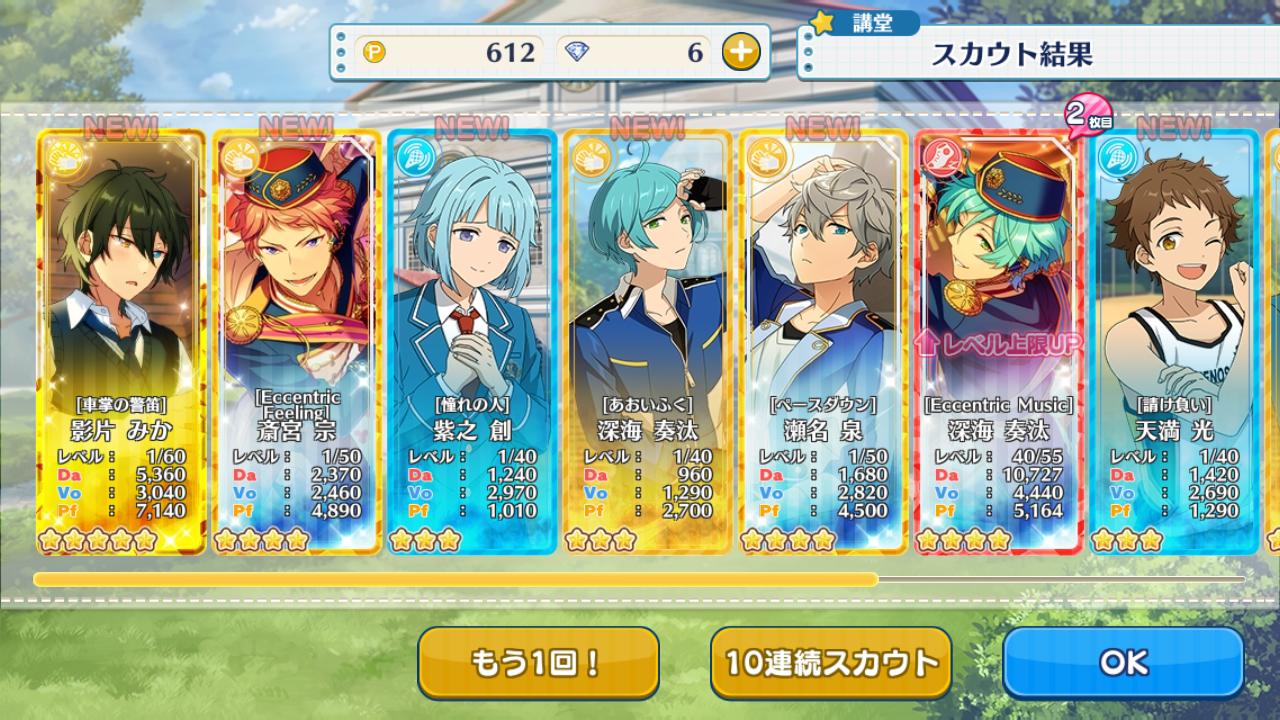
Task: Add diamonds with the plus button
Action: (x=740, y=52)
